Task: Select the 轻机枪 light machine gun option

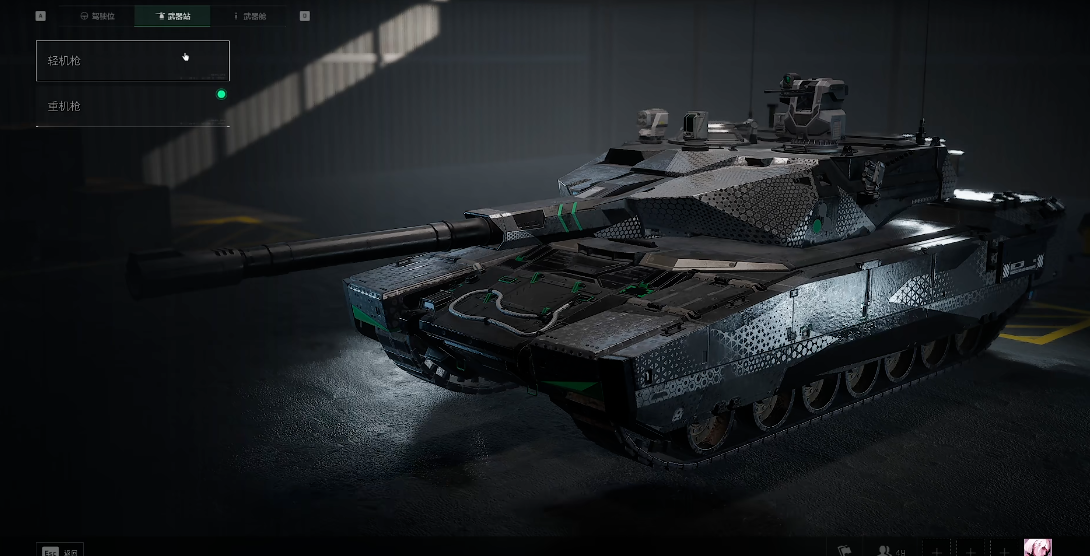Action: click(133, 61)
